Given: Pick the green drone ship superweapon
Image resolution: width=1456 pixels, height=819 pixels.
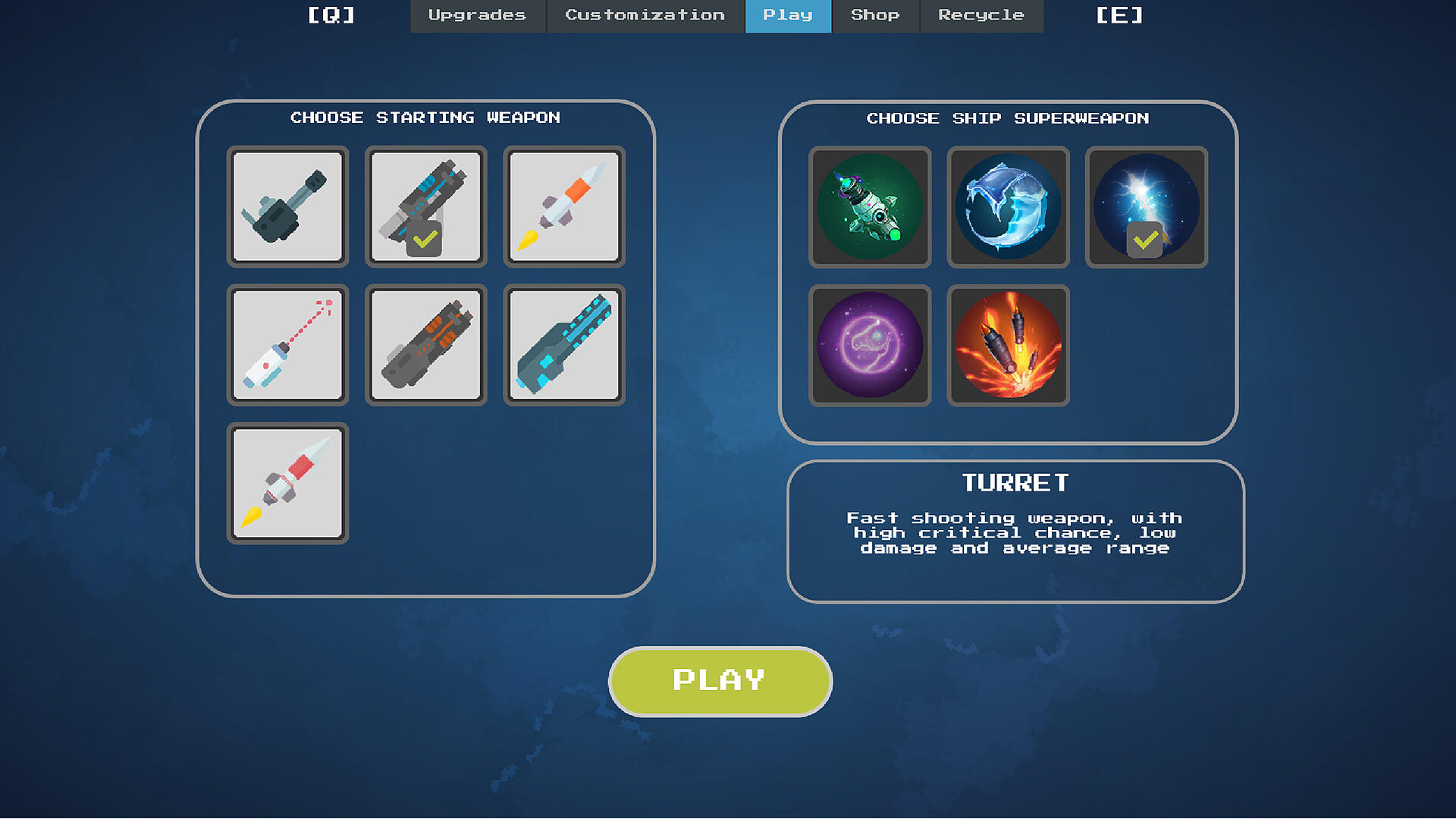Looking at the screenshot, I should [871, 207].
